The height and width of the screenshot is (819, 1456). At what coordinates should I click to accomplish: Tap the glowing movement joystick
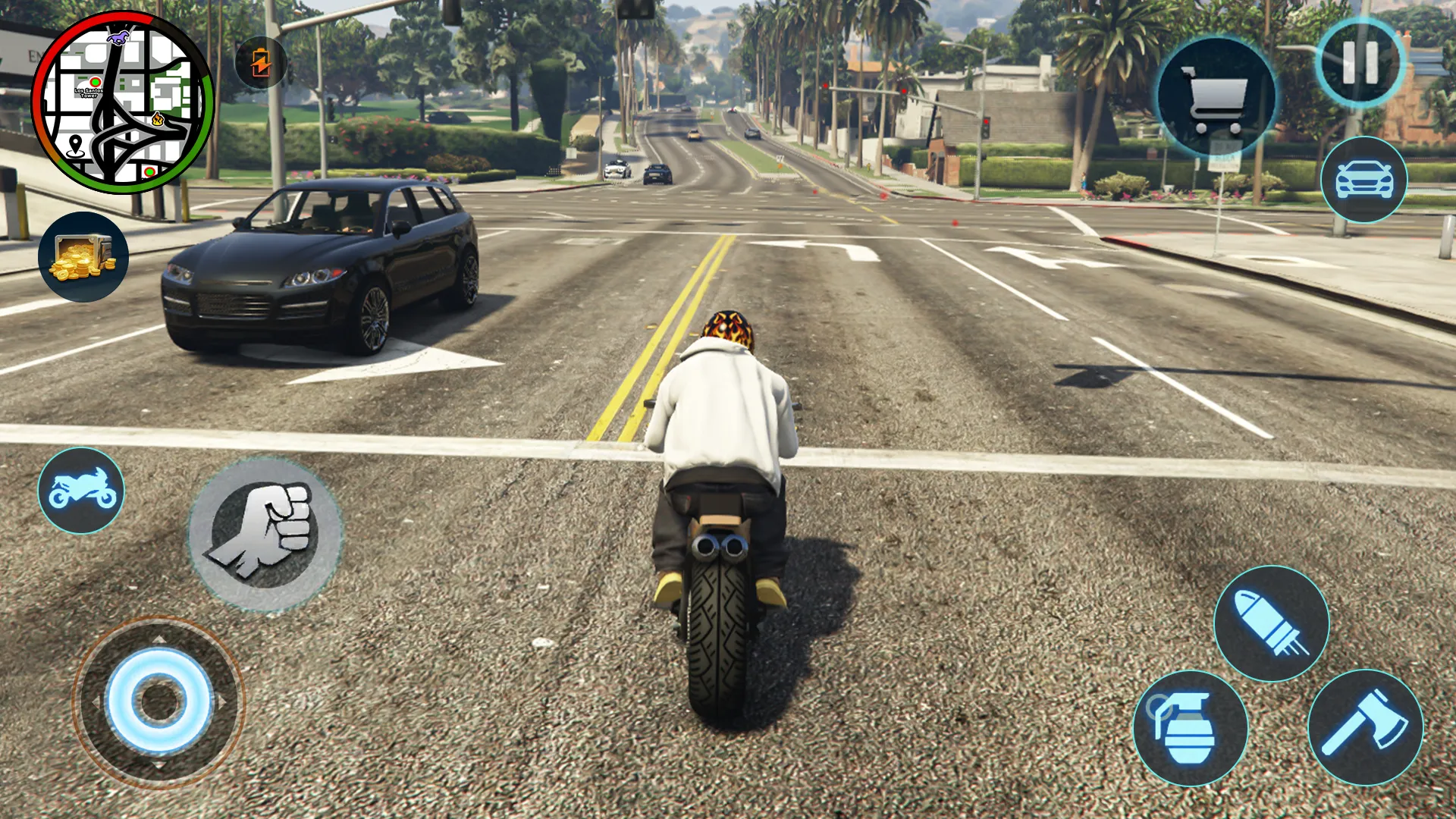159,701
